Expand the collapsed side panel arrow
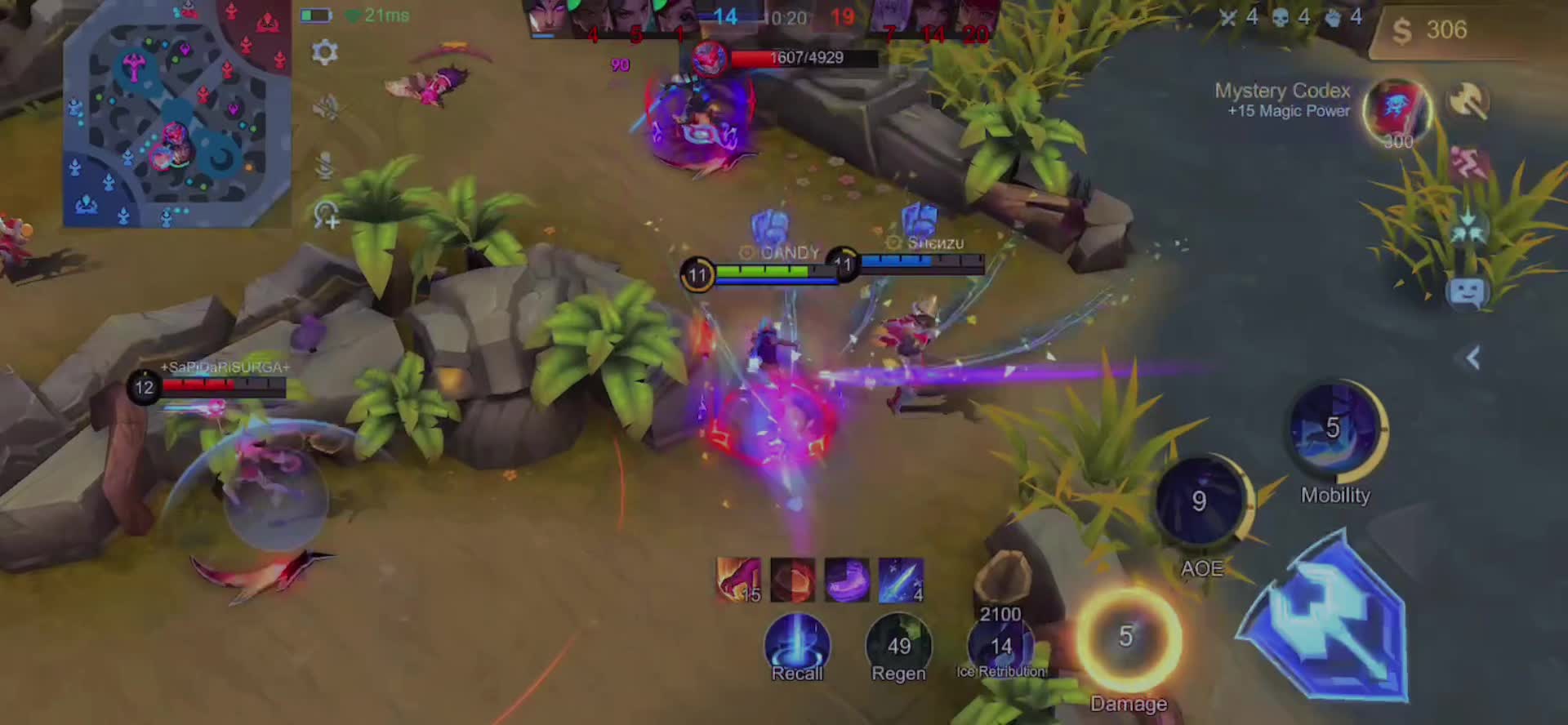Viewport: 1568px width, 725px height. pyautogui.click(x=1473, y=358)
